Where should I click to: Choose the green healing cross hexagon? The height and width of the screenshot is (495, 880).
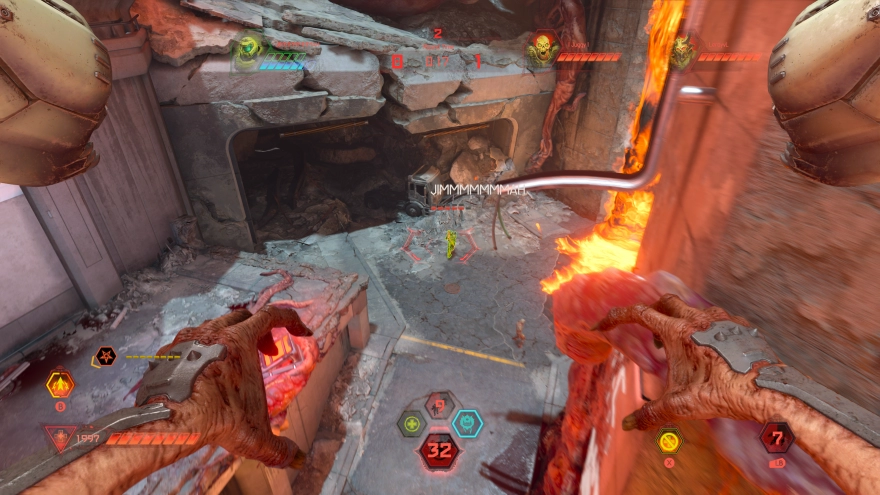coord(411,424)
